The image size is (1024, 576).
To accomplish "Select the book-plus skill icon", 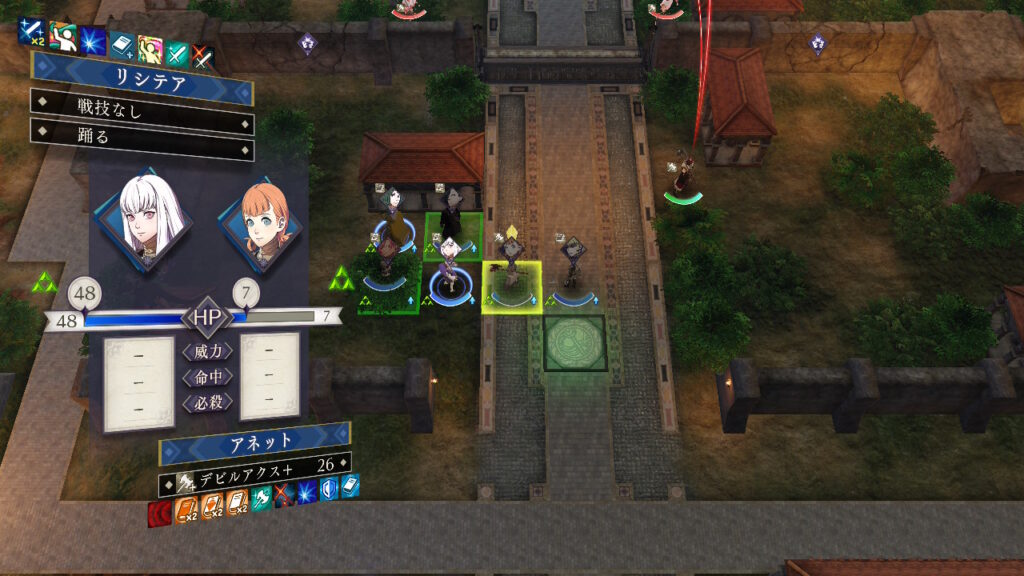I will pos(122,44).
